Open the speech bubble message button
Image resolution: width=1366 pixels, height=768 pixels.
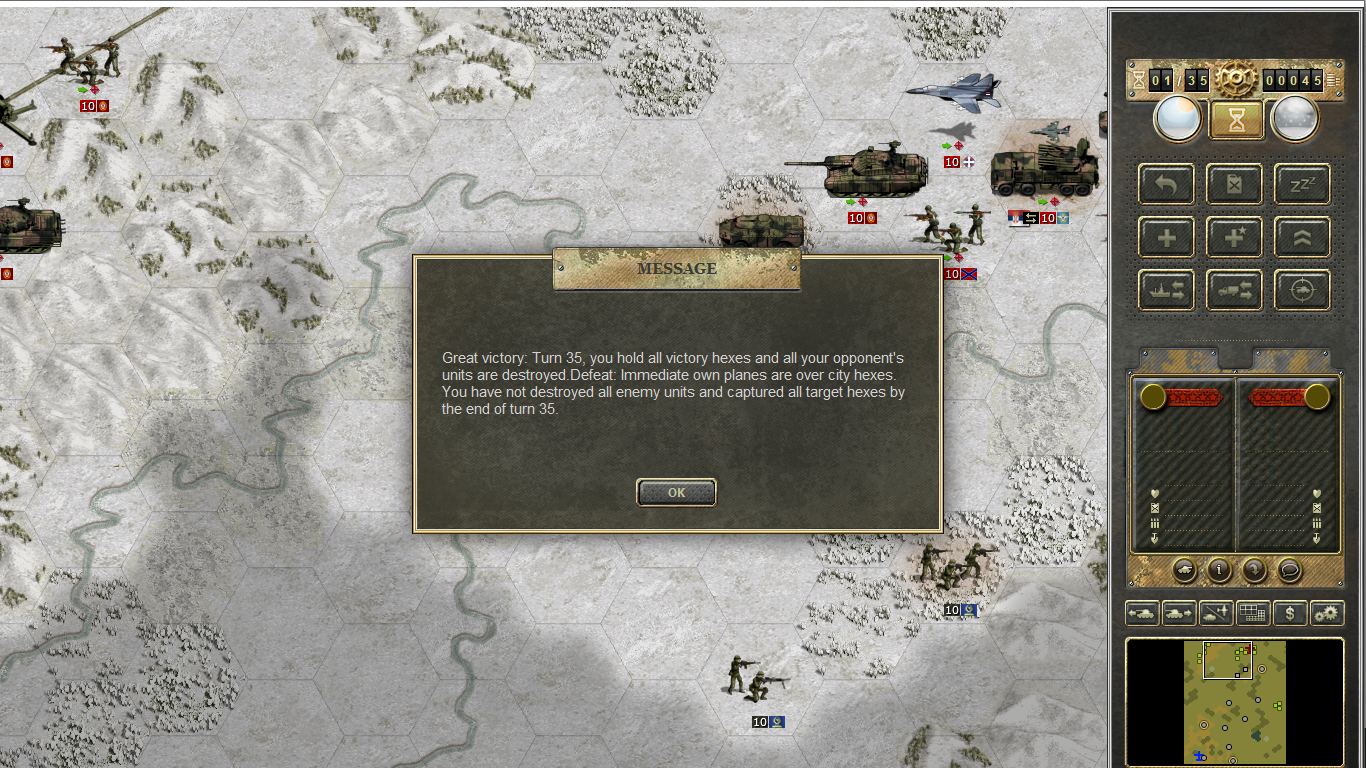pyautogui.click(x=1290, y=570)
